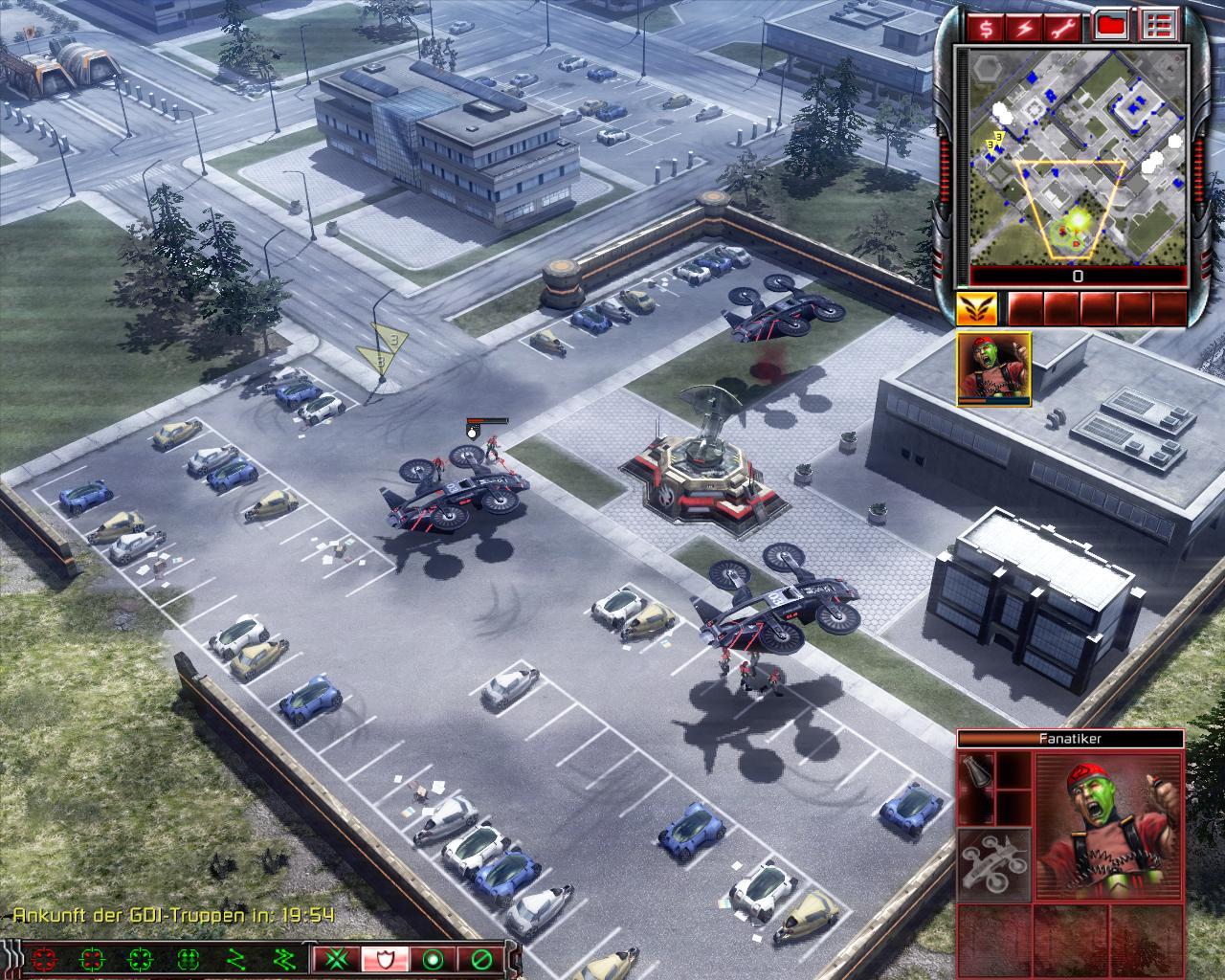
Task: Select the shield guard stance
Action: coord(385,958)
